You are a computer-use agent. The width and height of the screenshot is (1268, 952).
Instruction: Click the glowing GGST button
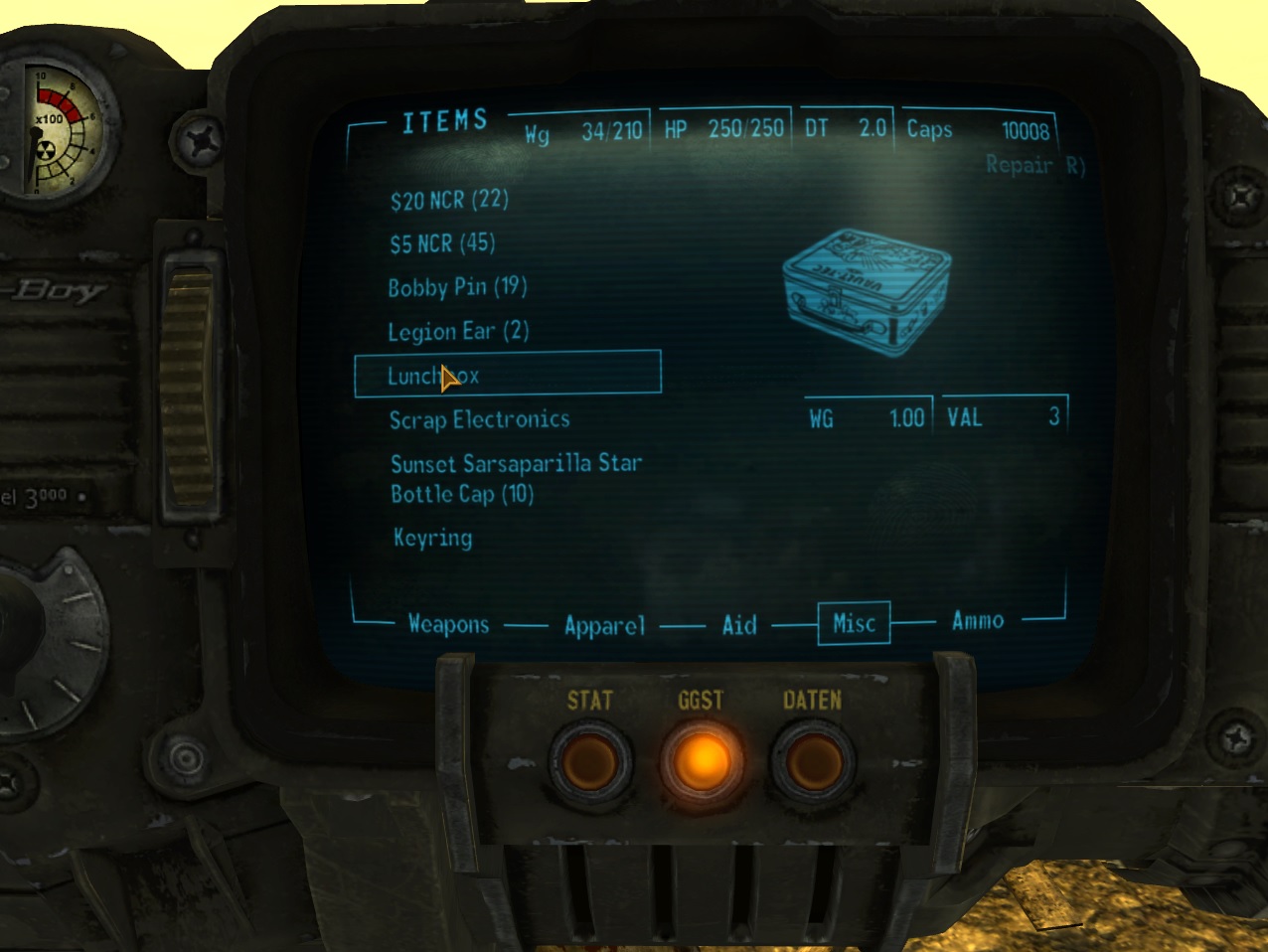tap(702, 762)
